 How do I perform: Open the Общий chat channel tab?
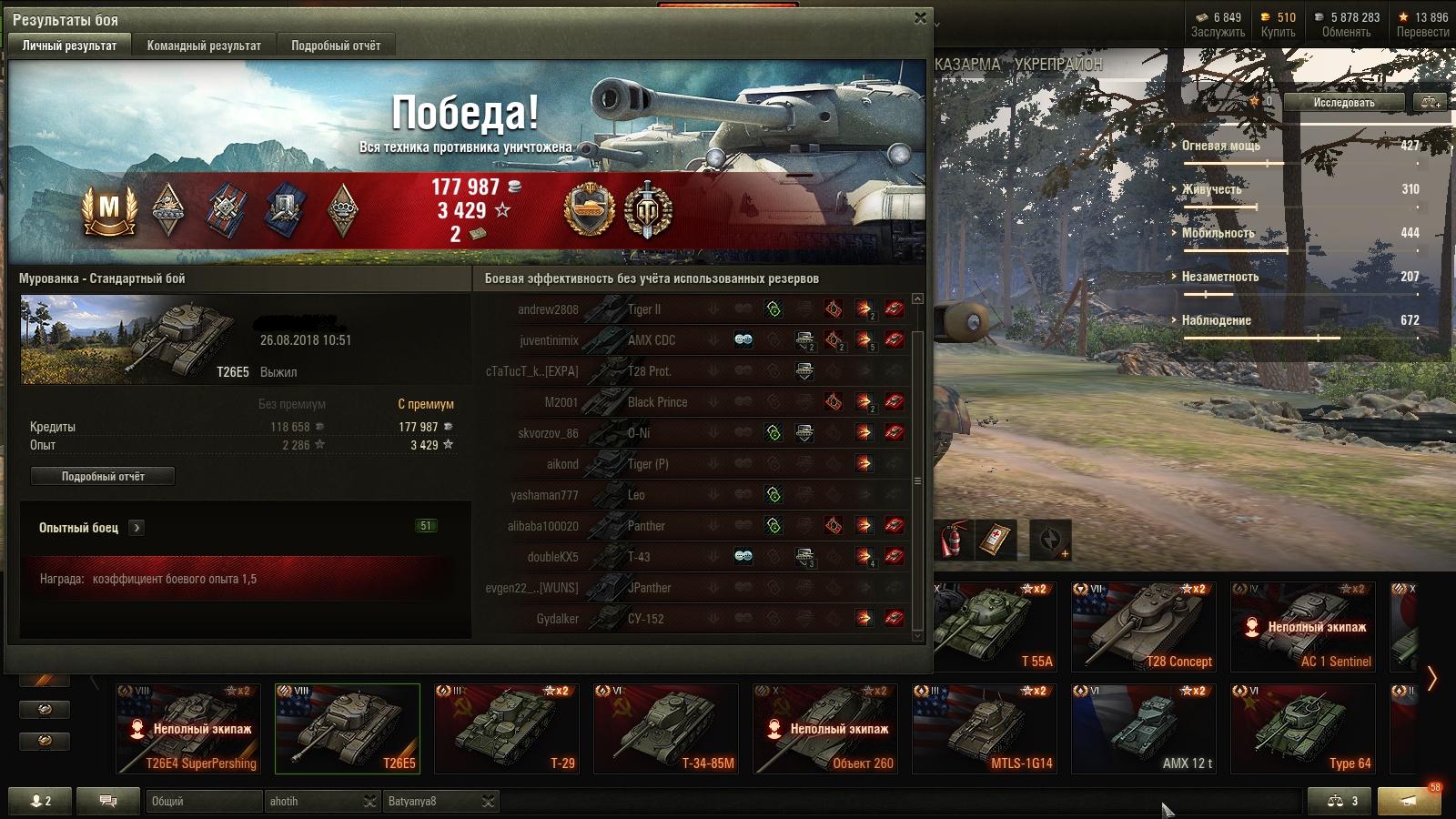tap(202, 801)
